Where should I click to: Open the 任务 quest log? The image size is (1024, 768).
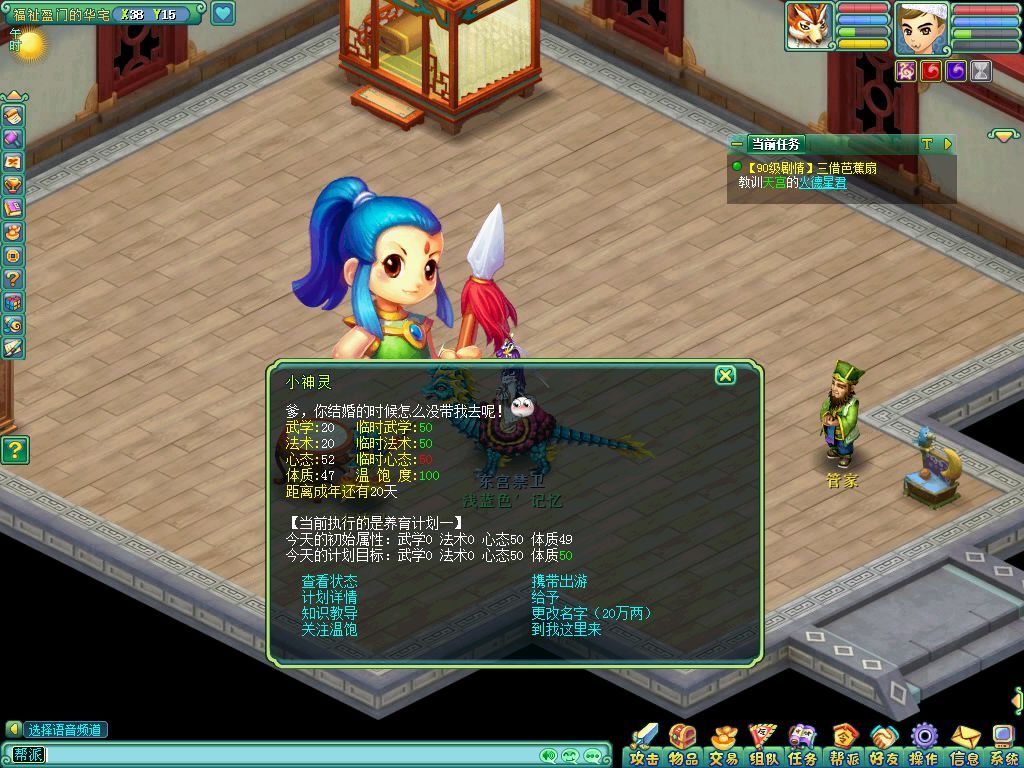point(803,746)
